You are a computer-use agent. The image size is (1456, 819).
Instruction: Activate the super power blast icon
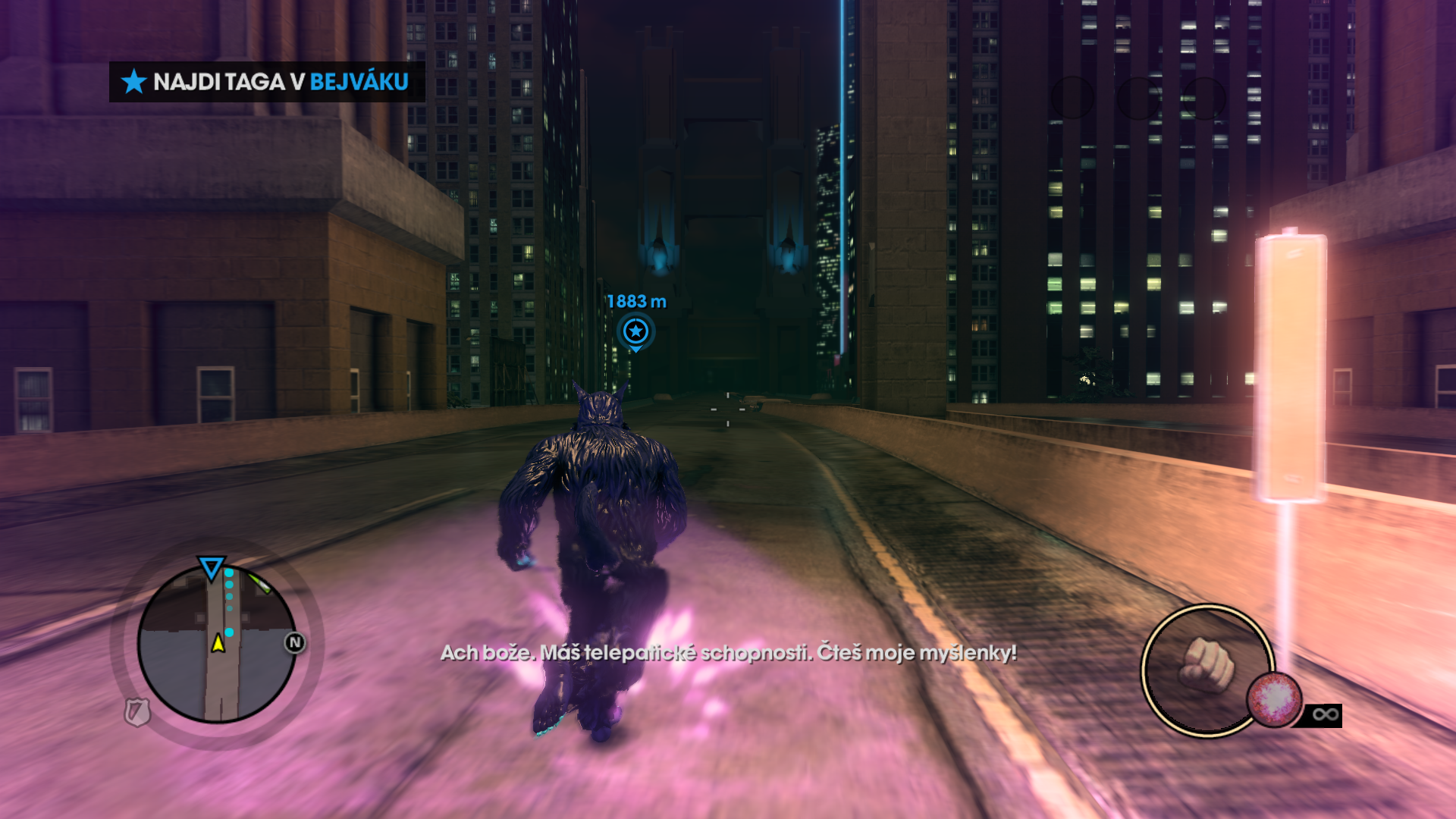click(x=1275, y=698)
